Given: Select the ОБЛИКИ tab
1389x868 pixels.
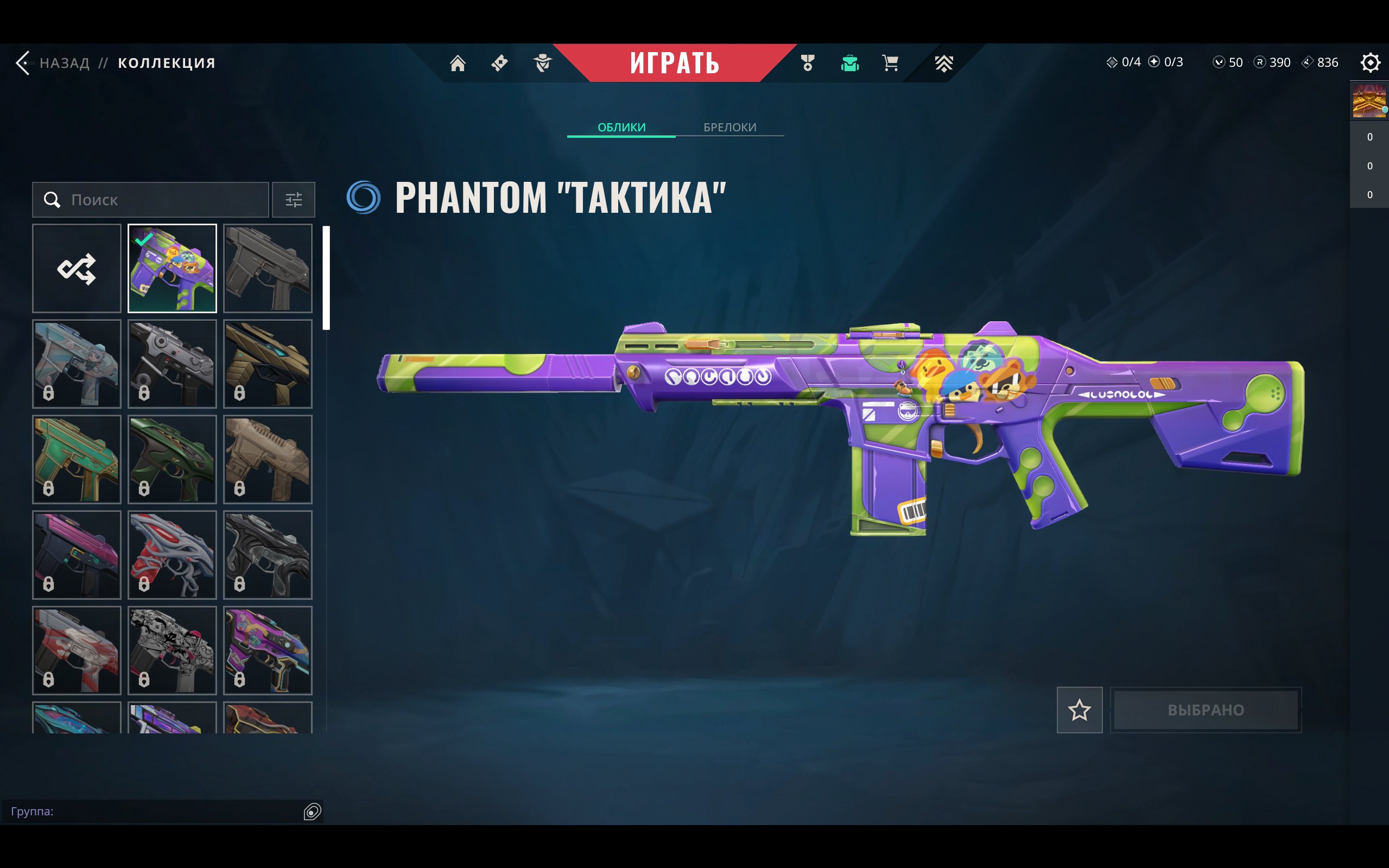Looking at the screenshot, I should coord(621,127).
